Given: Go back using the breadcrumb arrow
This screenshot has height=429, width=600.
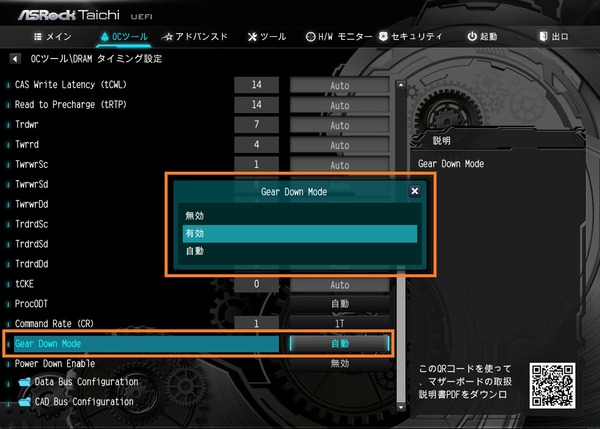Looking at the screenshot, I should tap(15, 58).
